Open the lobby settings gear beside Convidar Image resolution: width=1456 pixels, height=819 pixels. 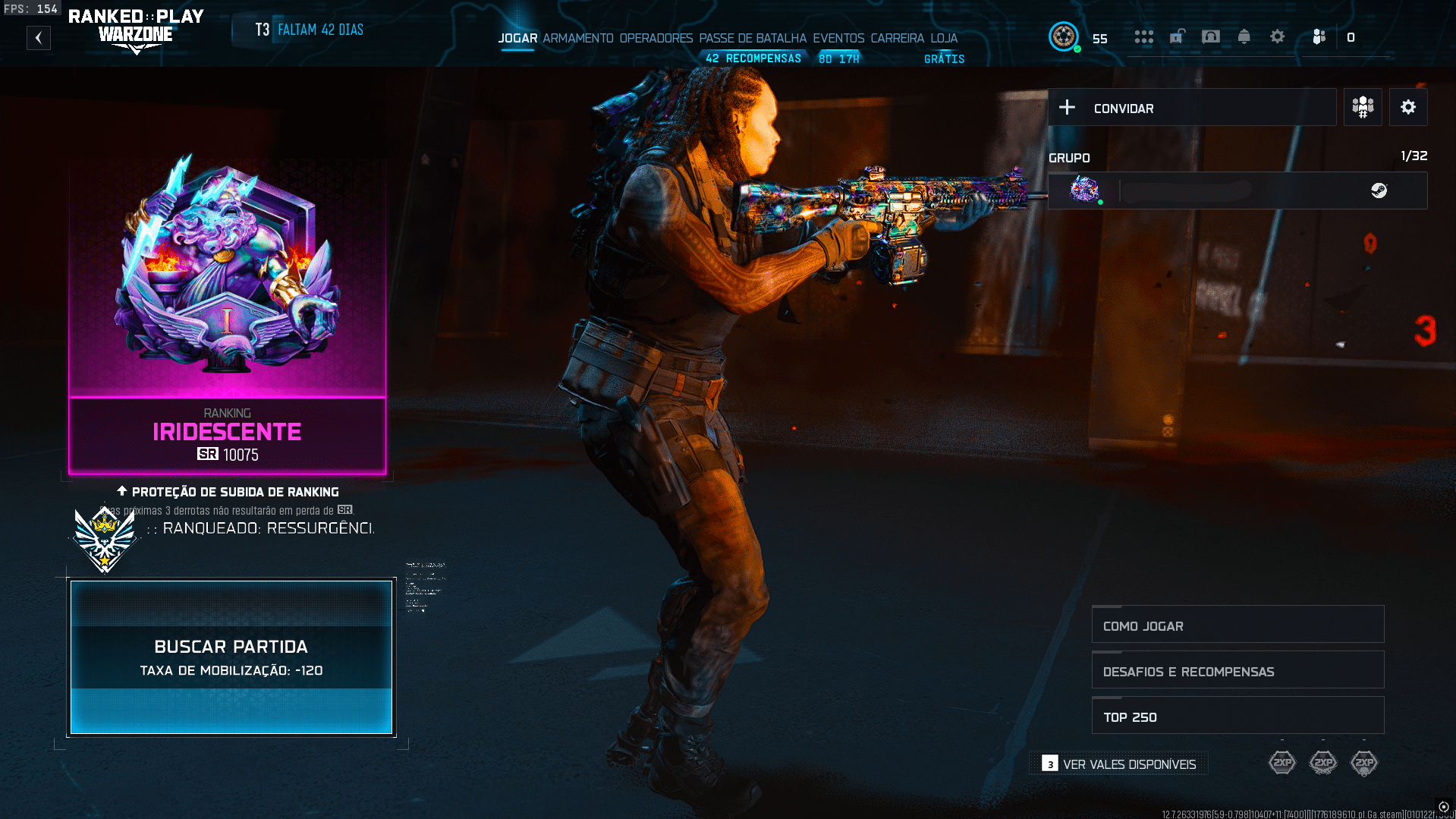click(1408, 106)
